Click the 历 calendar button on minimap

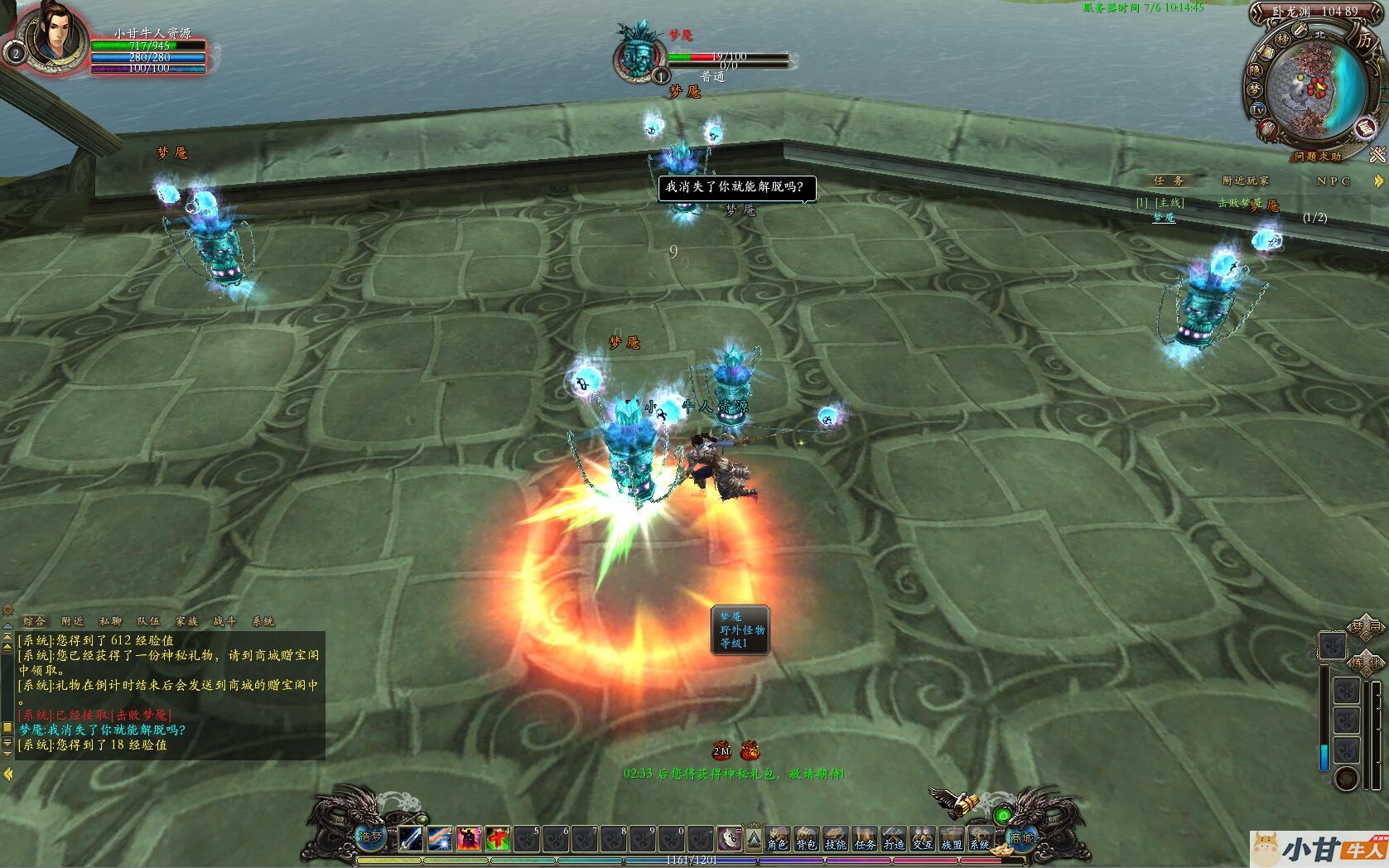point(1362,40)
